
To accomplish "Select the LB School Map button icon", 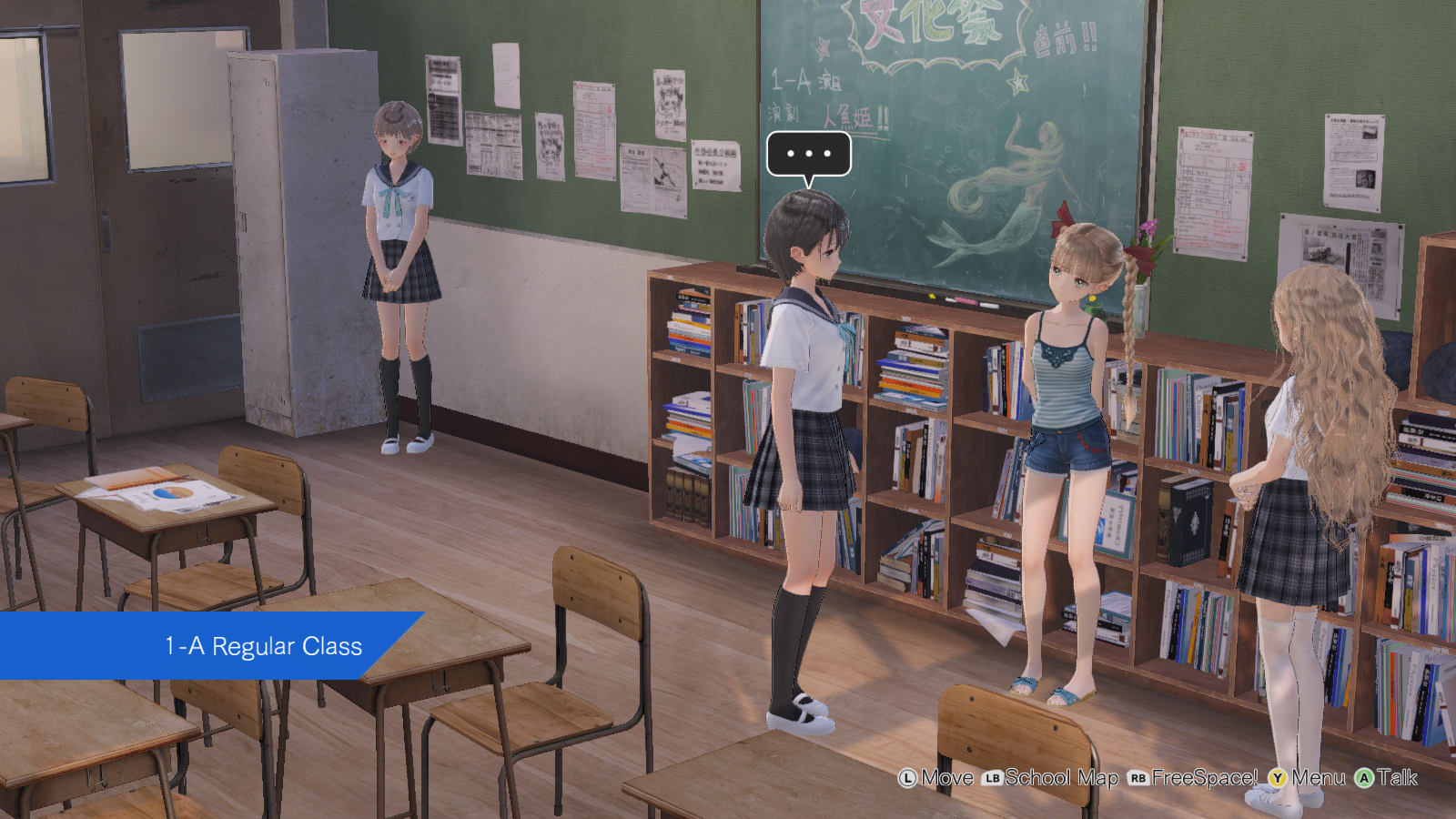I will (992, 779).
